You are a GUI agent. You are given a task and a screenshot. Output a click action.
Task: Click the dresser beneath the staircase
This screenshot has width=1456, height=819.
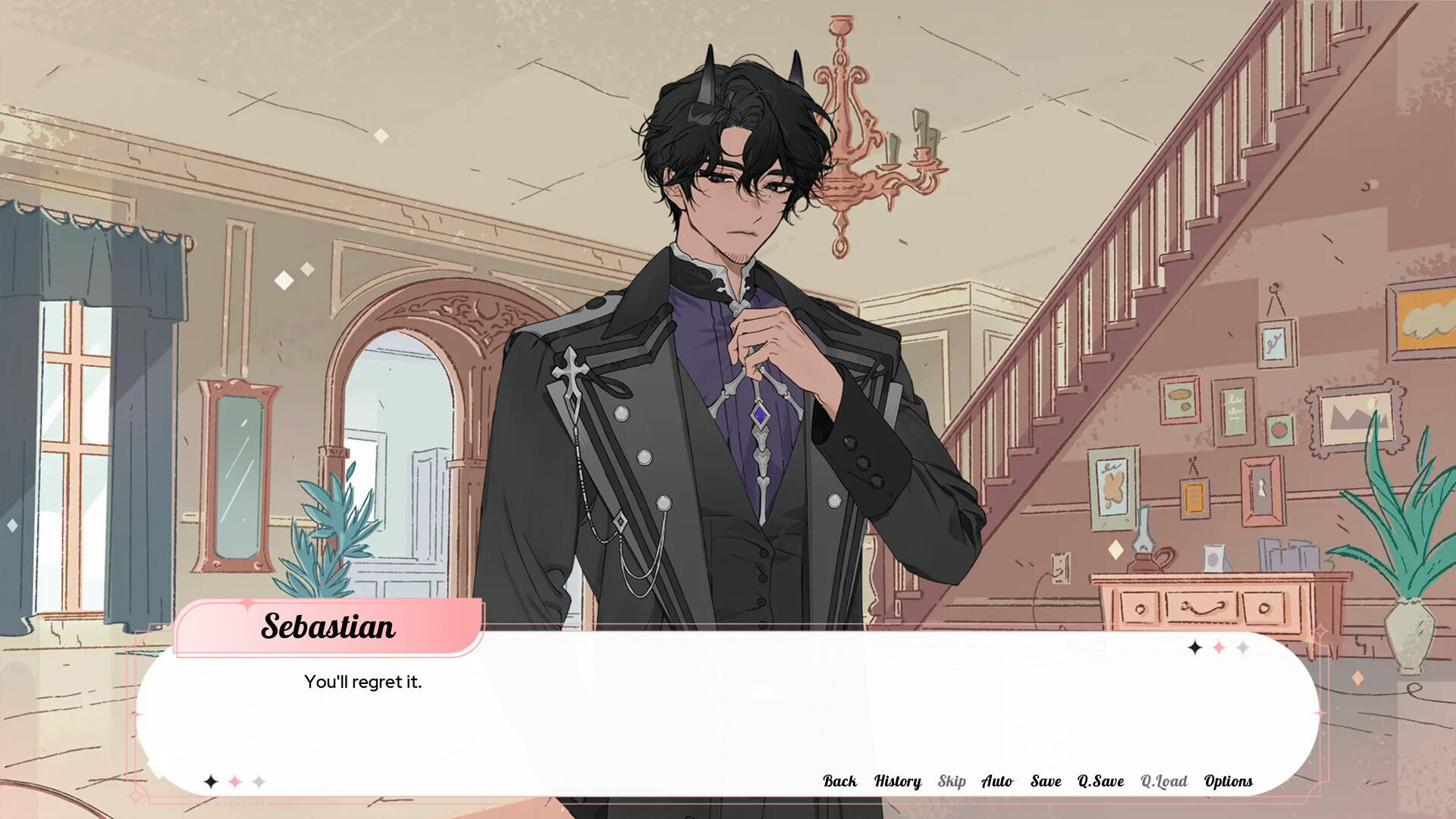pyautogui.click(x=1198, y=599)
